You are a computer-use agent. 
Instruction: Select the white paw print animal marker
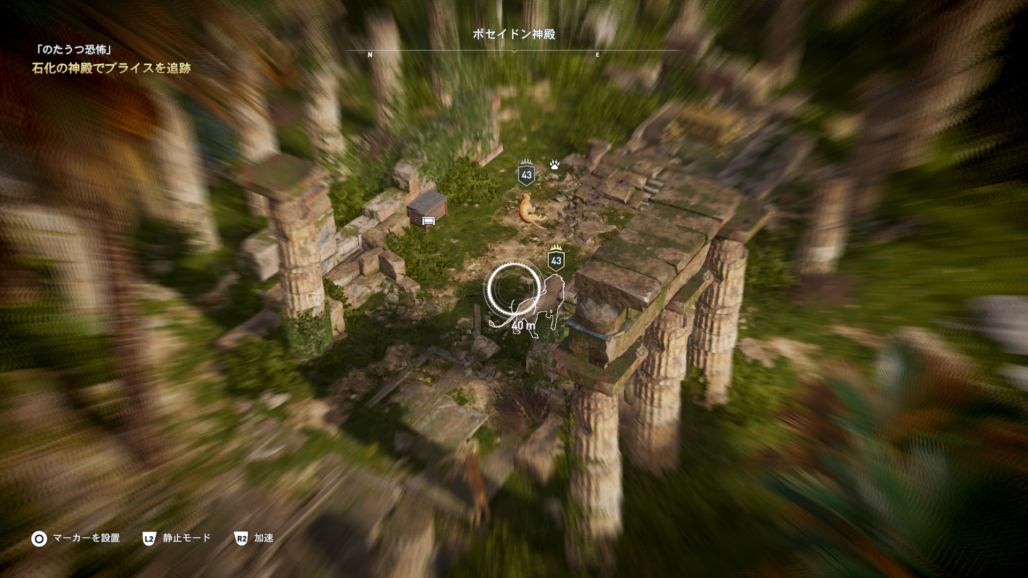tap(554, 164)
